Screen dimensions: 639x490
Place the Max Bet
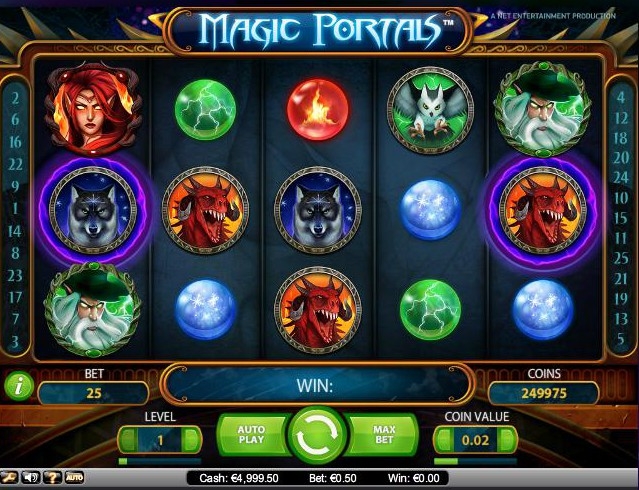(387, 435)
